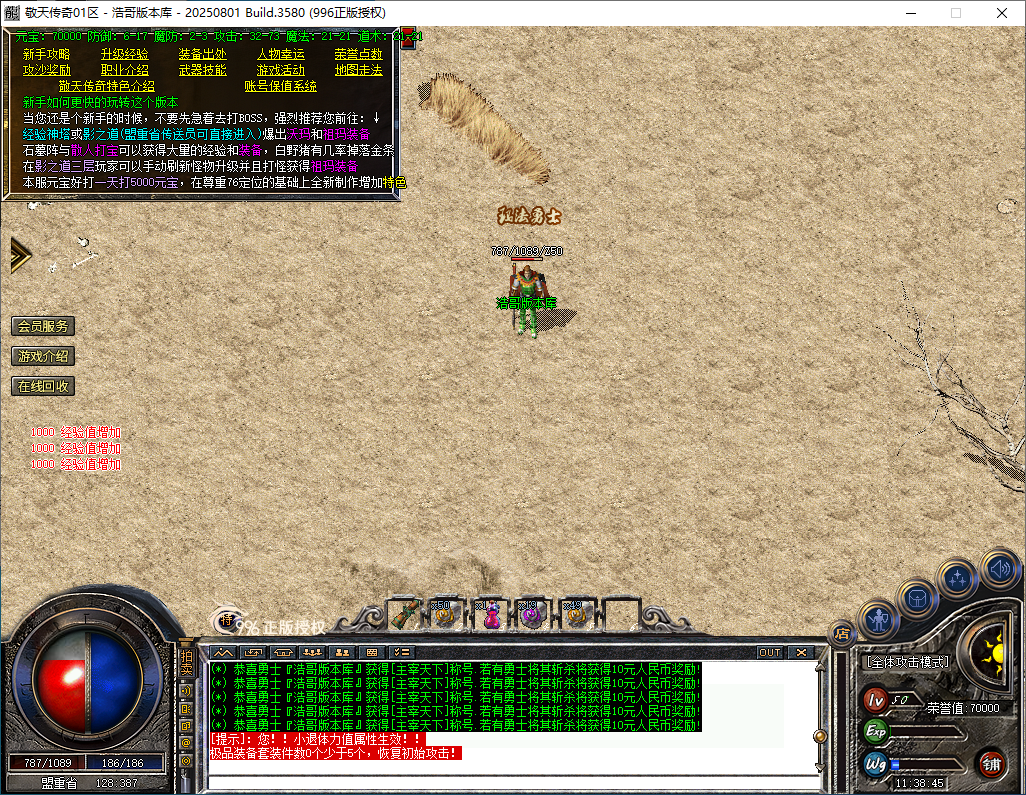This screenshot has width=1026, height=795.
Task: Open the 职业介绍 link
Action: pyautogui.click(x=124, y=70)
